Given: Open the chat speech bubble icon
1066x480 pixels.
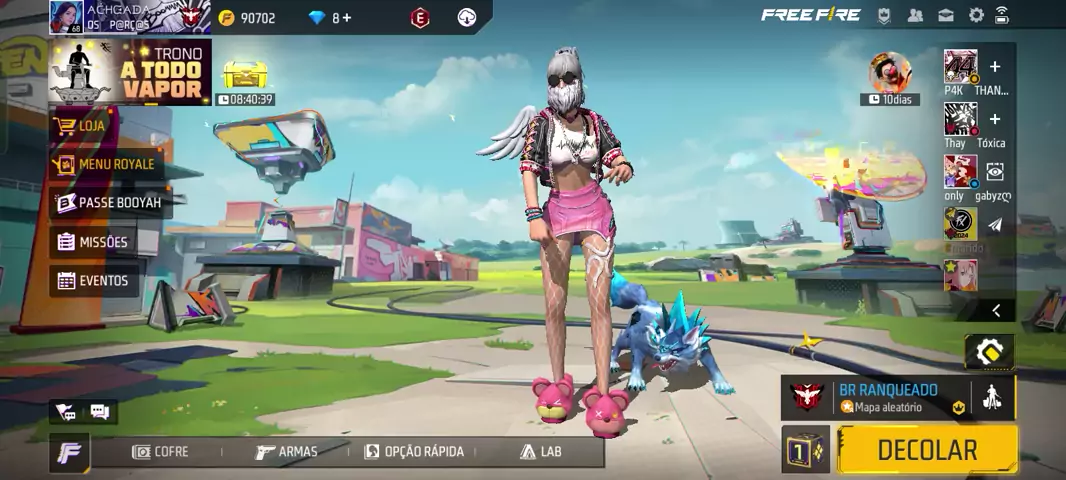Looking at the screenshot, I should [x=100, y=411].
